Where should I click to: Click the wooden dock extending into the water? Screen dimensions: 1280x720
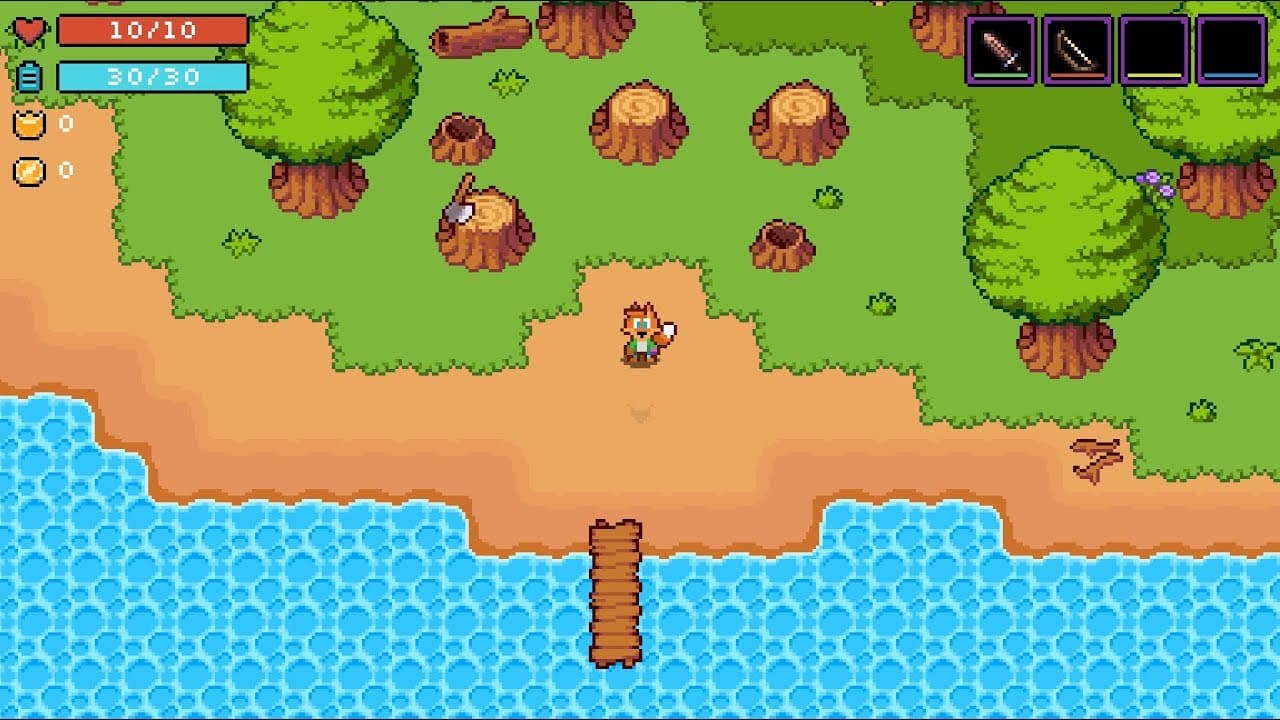[614, 590]
